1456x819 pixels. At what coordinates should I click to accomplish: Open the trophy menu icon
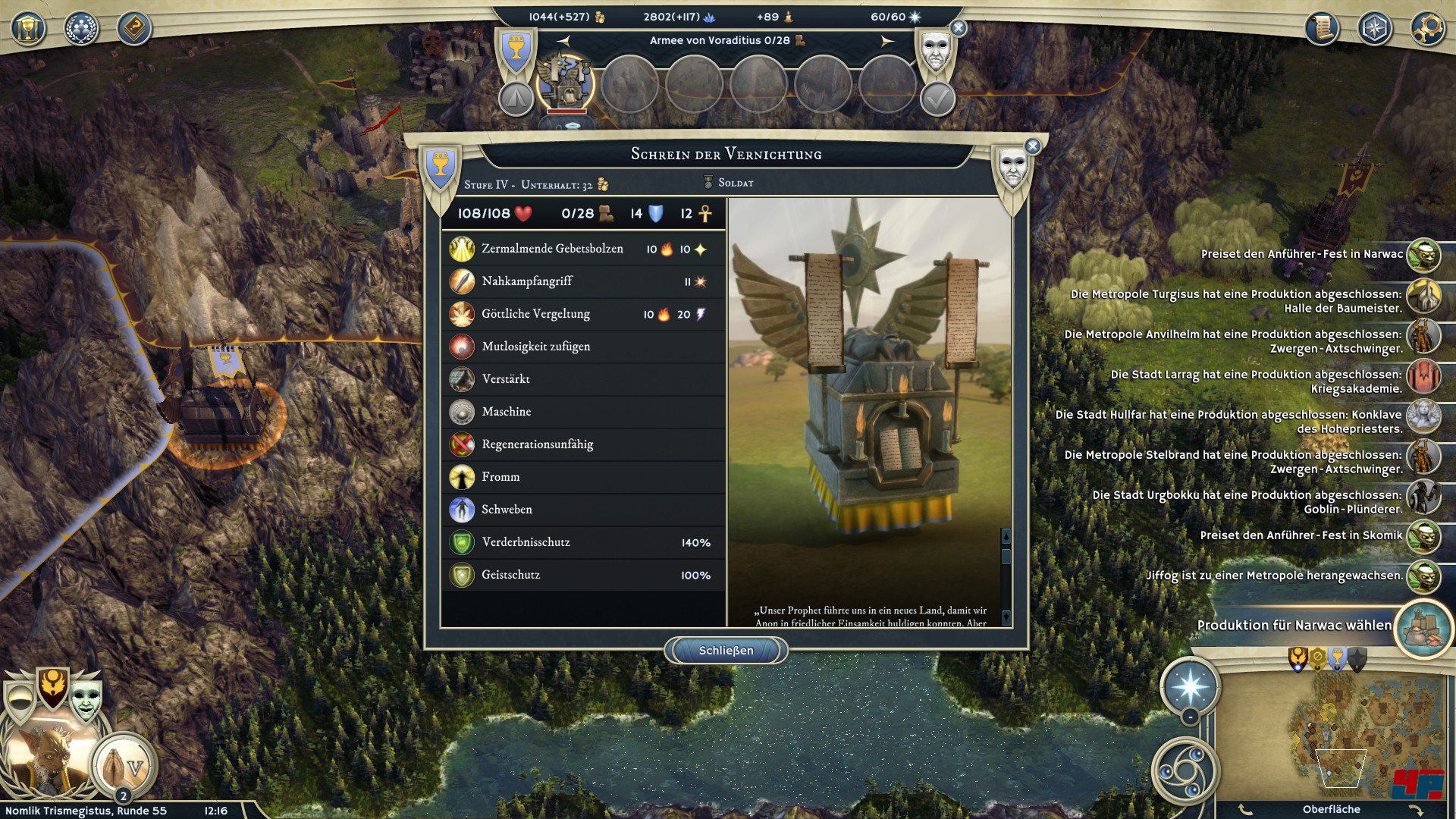[x=28, y=29]
